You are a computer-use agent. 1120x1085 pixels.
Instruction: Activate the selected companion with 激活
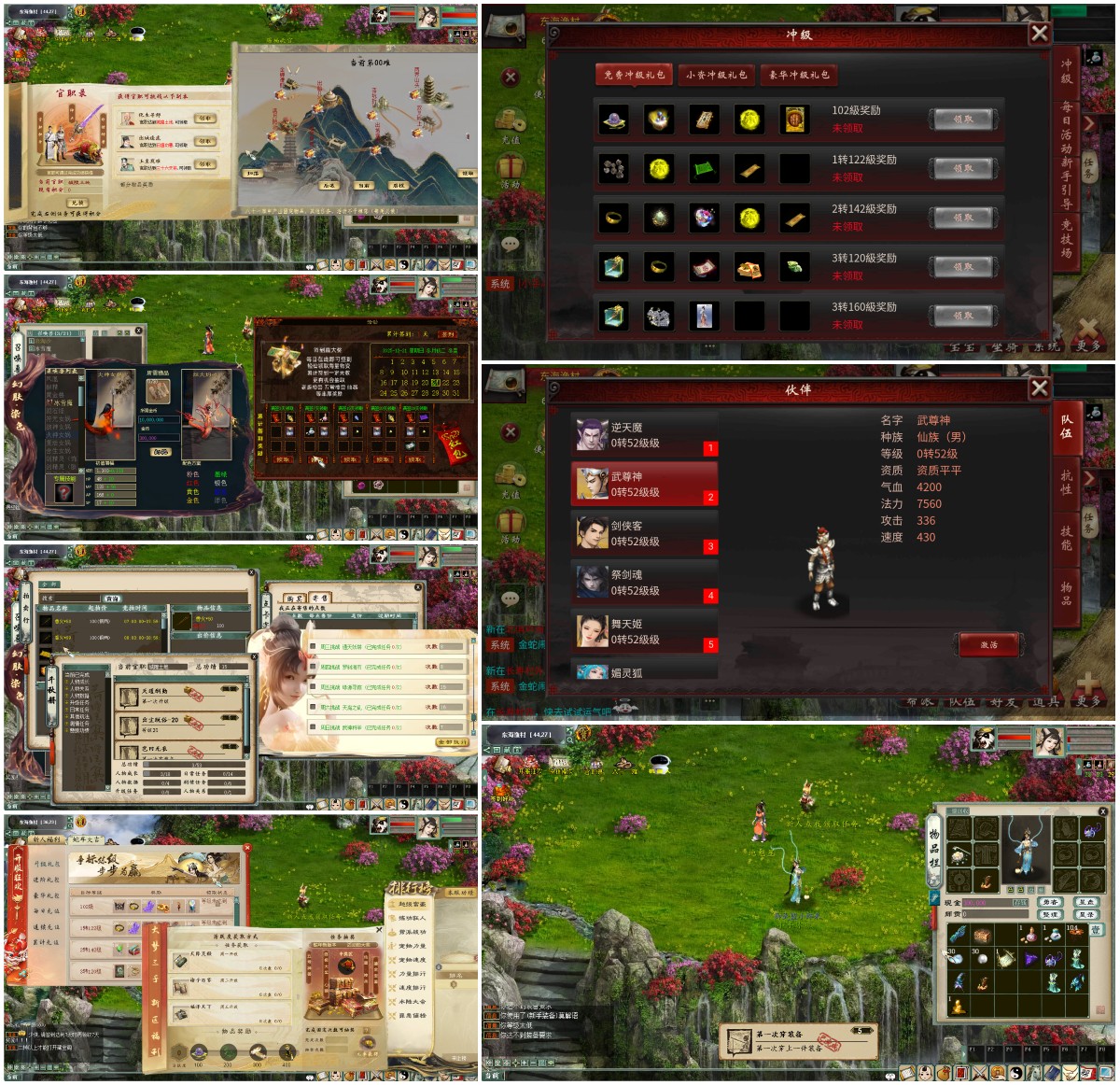click(x=988, y=645)
